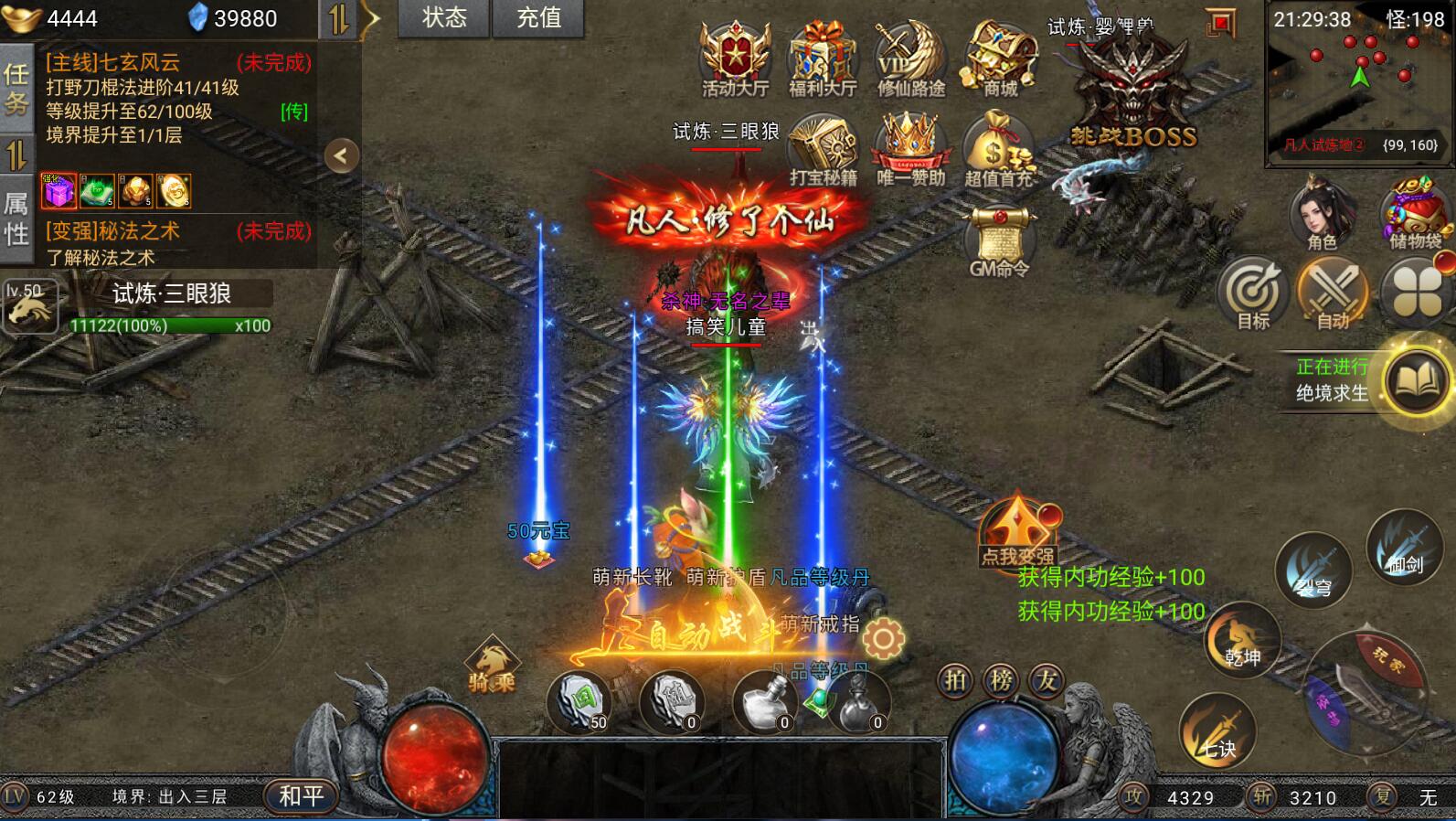Mount up with the 骑乘 button
The image size is (1456, 821).
tap(492, 666)
